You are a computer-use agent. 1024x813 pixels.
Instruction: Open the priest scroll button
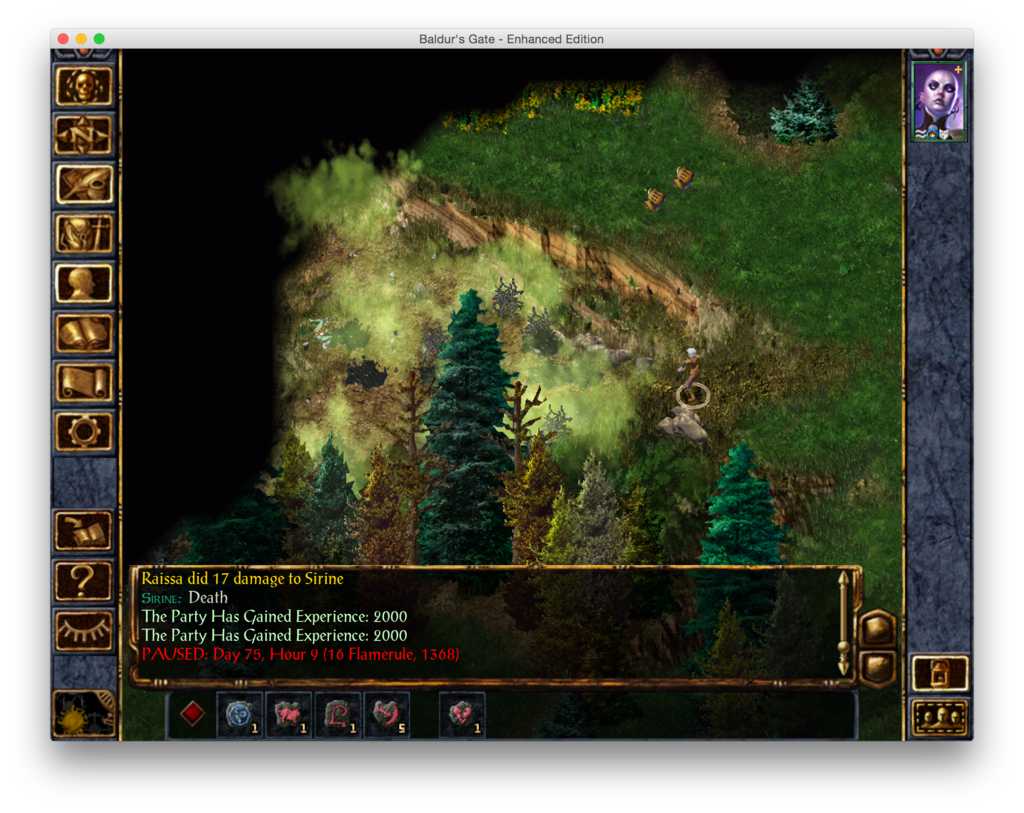point(84,382)
